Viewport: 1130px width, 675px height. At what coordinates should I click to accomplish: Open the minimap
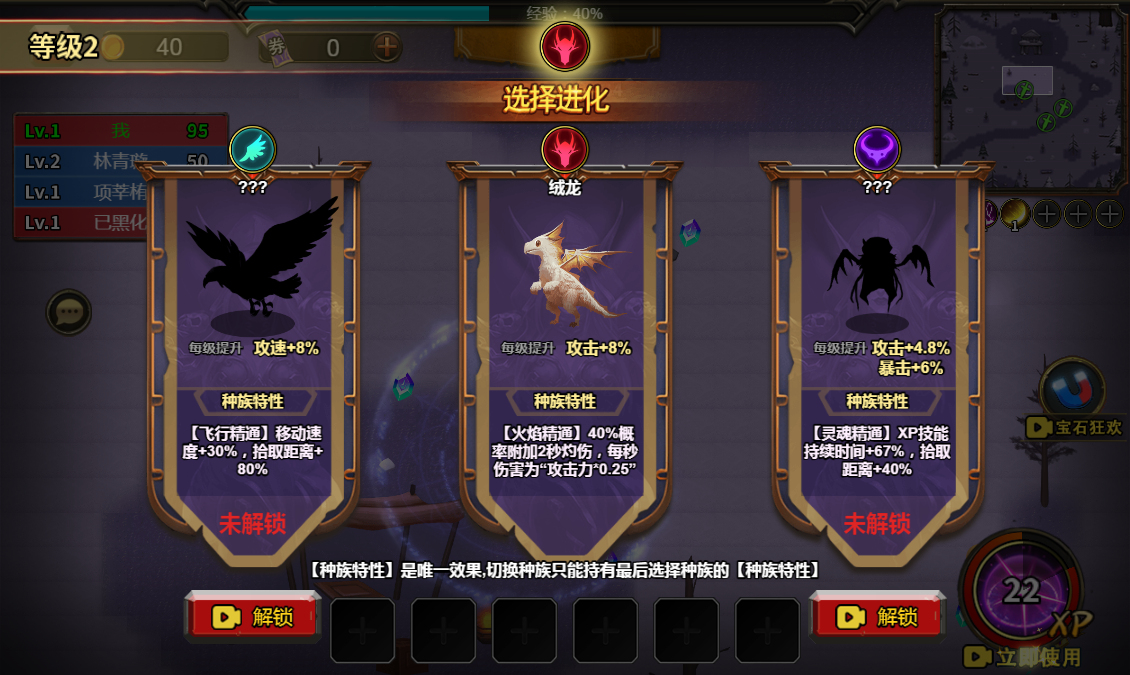click(x=1029, y=97)
